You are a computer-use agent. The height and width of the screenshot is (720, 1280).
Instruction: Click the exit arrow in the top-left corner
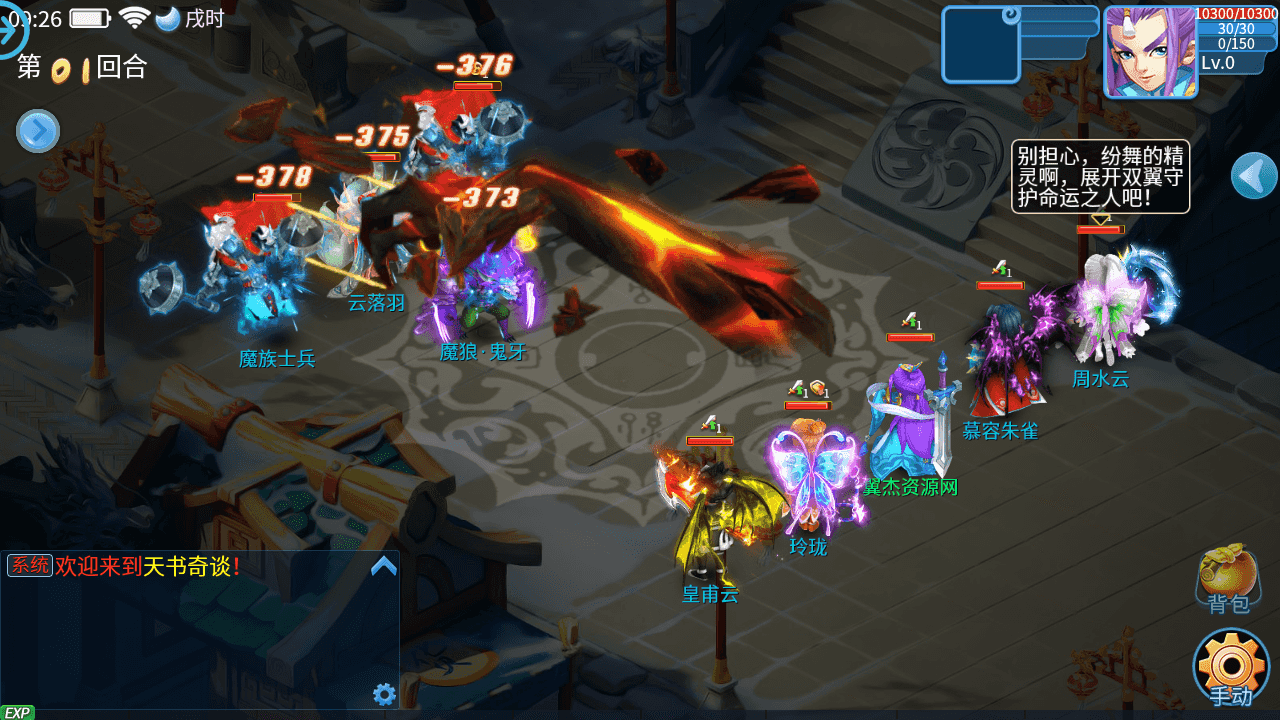pyautogui.click(x=12, y=31)
